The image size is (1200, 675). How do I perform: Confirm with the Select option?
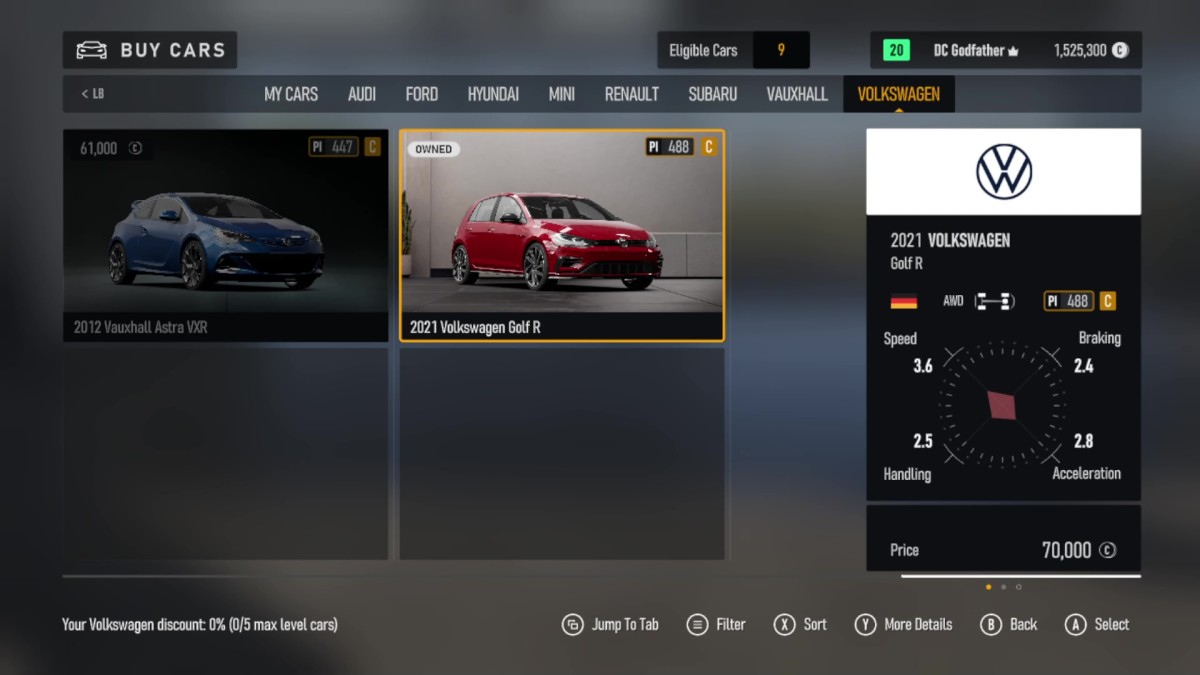coord(1096,625)
